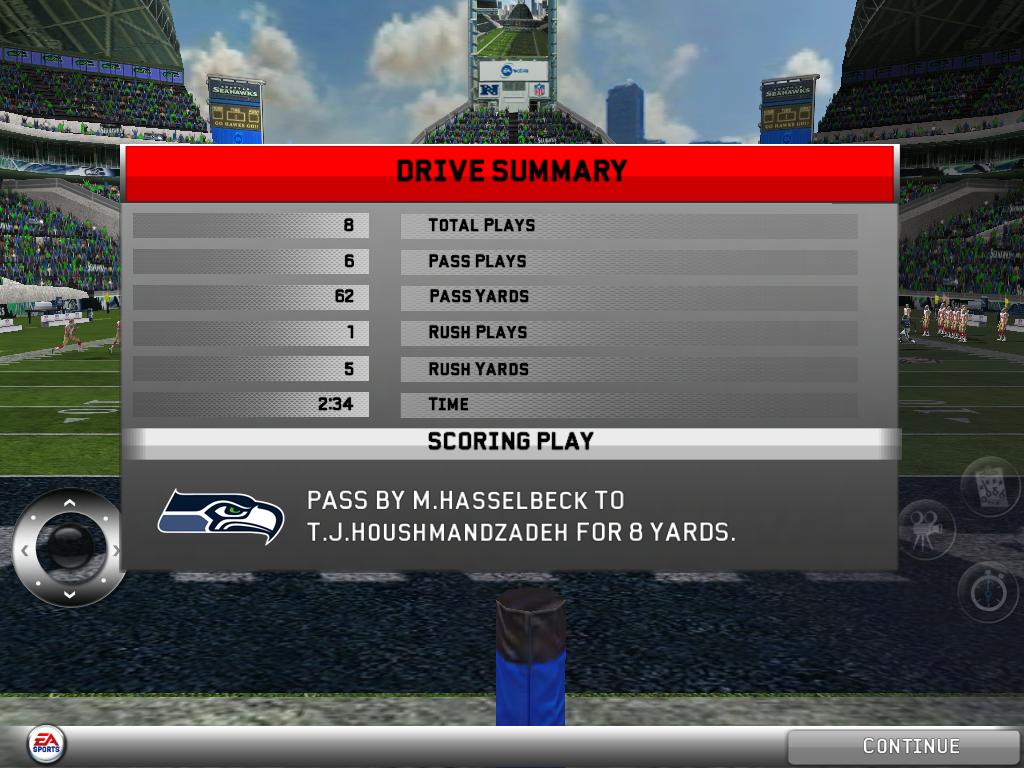This screenshot has height=768, width=1024.
Task: Tap the stopwatch timeout icon
Action: tap(988, 592)
